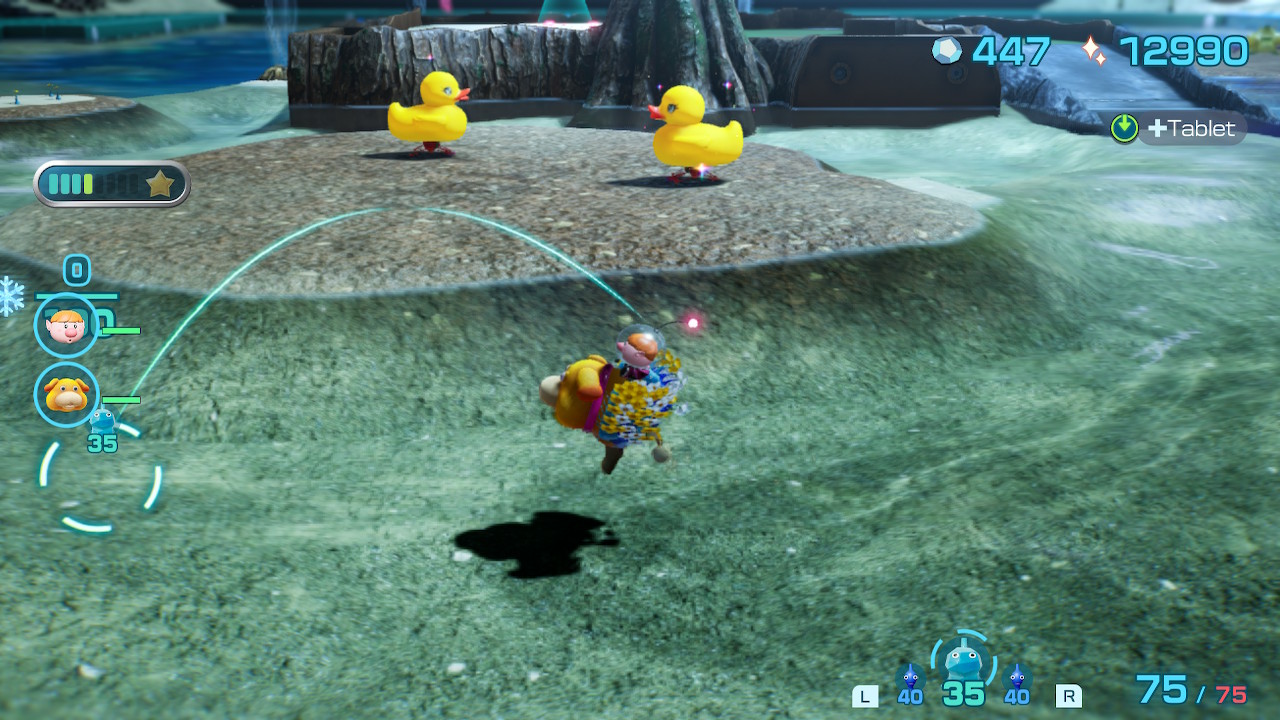Switch to Oatchi the dog portrait
Screen dimensions: 1280x720
[66, 394]
